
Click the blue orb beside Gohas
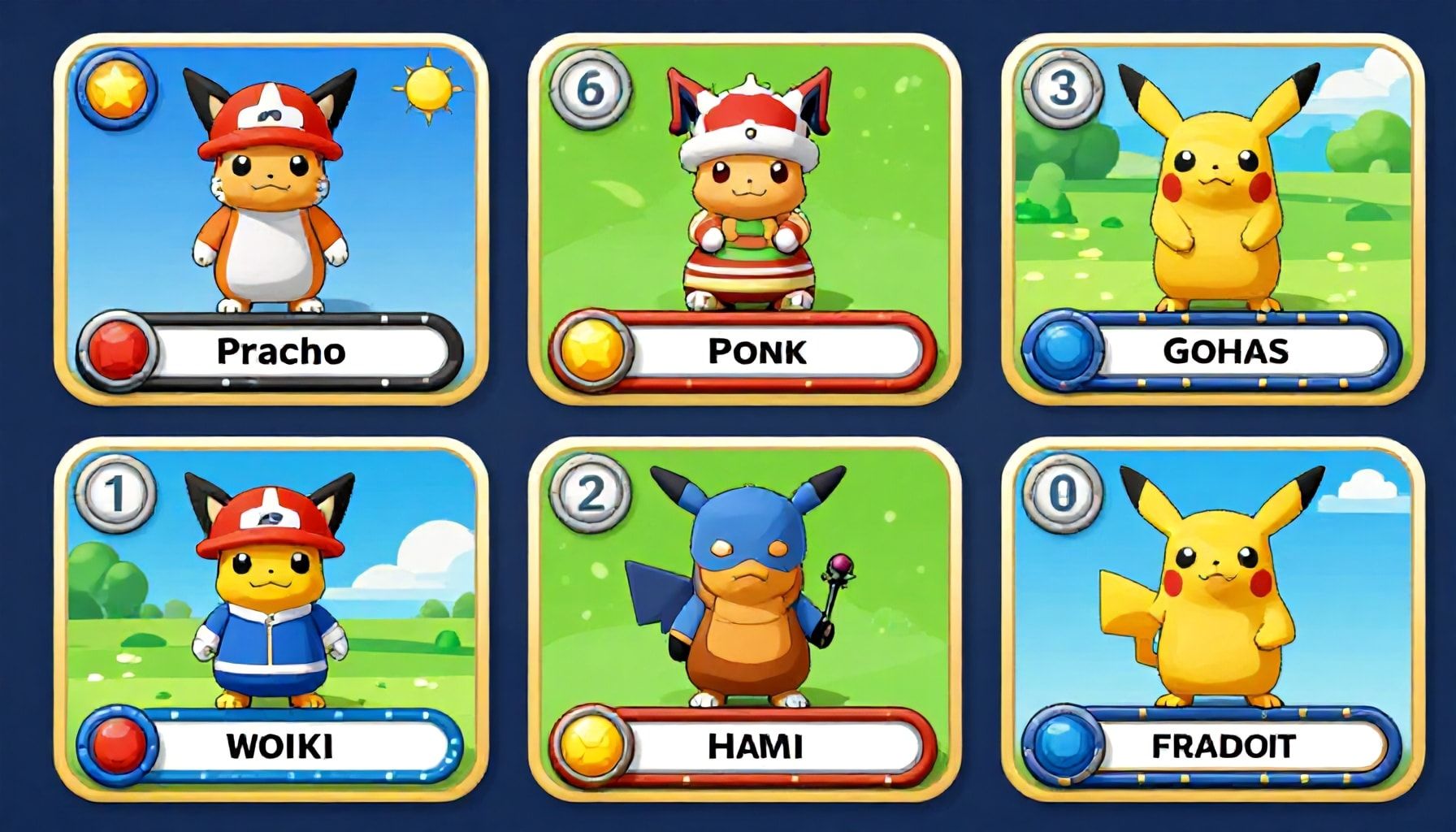coord(1061,351)
